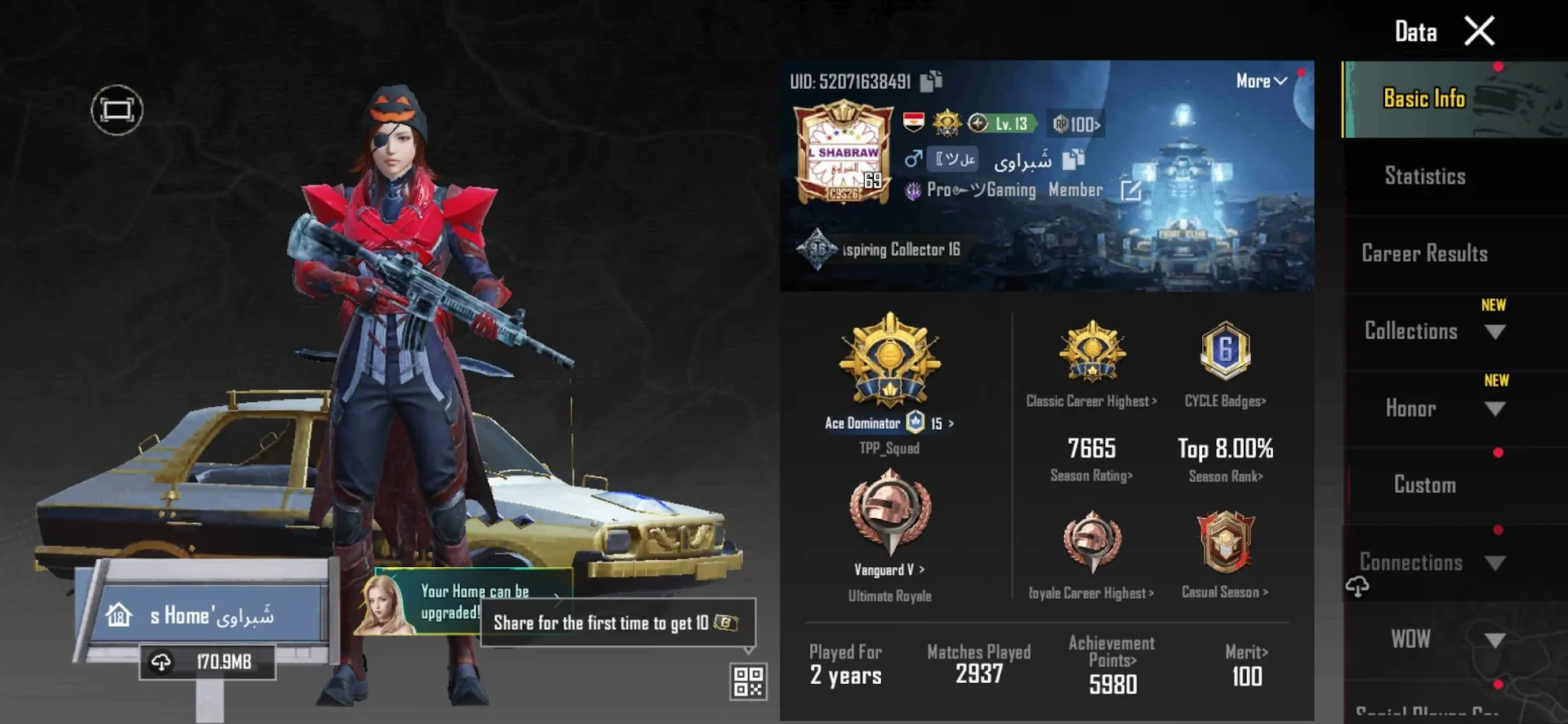Tap the screenshot frame icon top-left
Image resolution: width=1568 pixels, height=724 pixels.
pyautogui.click(x=116, y=109)
